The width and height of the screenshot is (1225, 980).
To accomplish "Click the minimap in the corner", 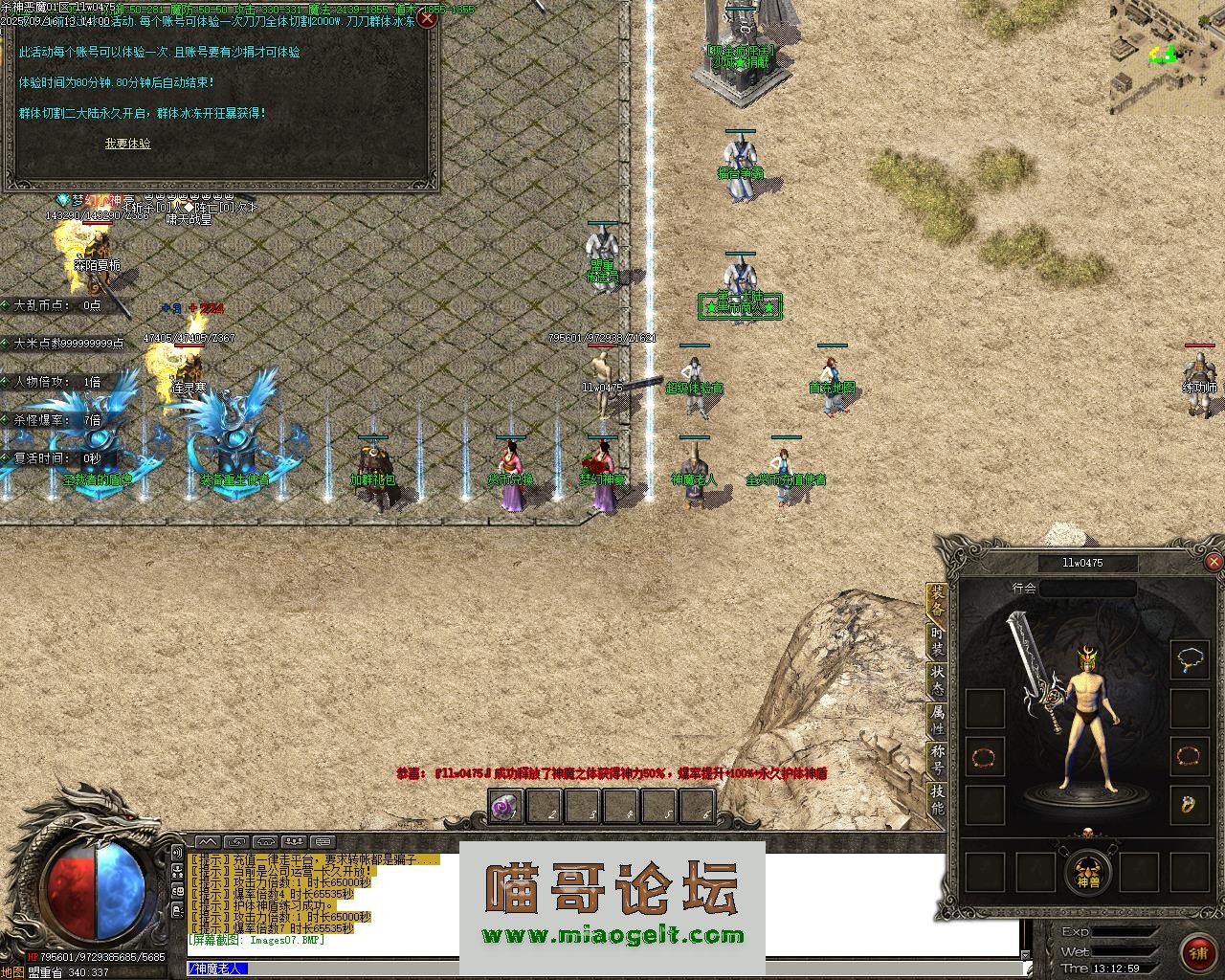I will pyautogui.click(x=1167, y=56).
